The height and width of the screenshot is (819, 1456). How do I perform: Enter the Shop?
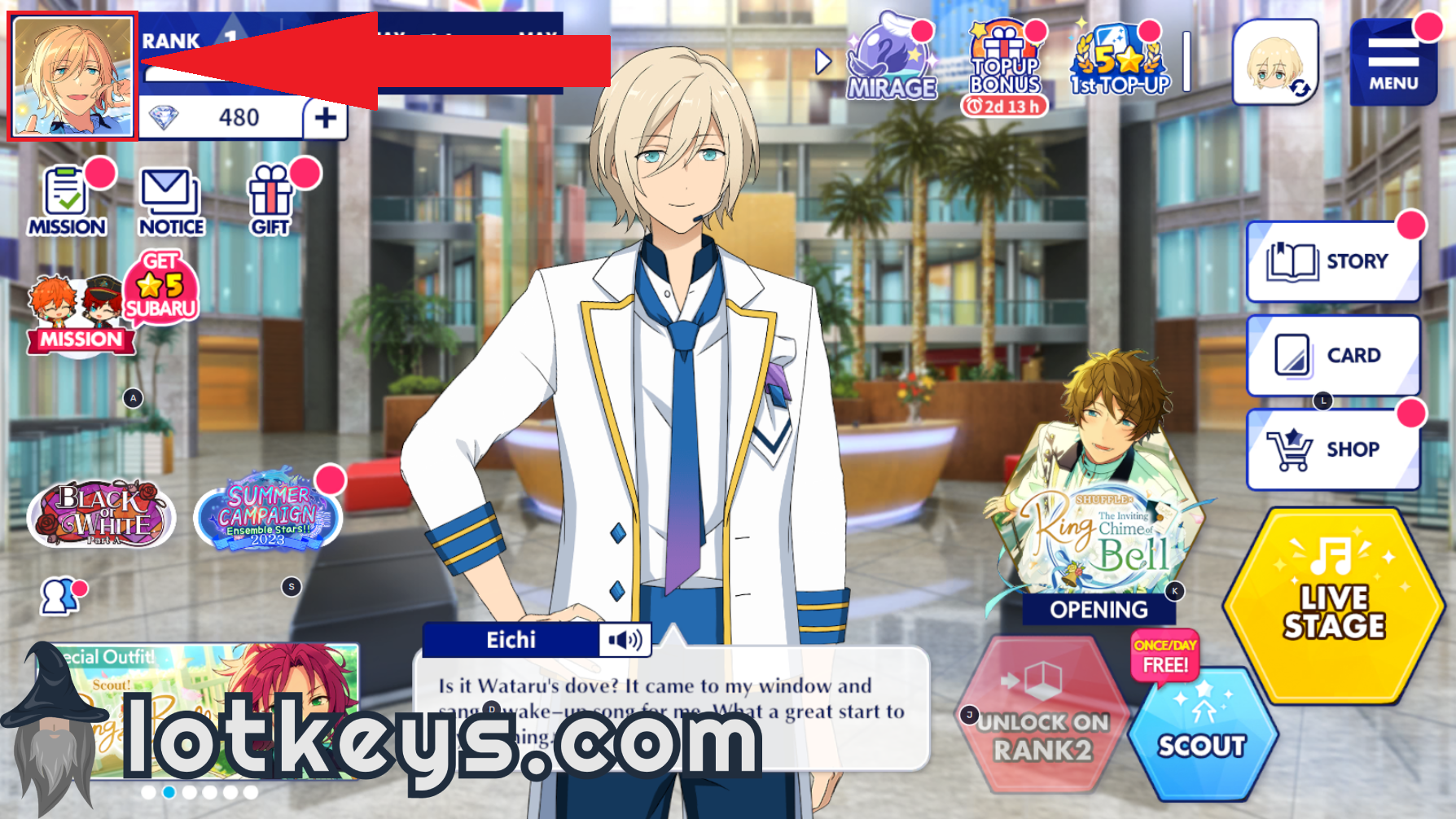coord(1333,449)
